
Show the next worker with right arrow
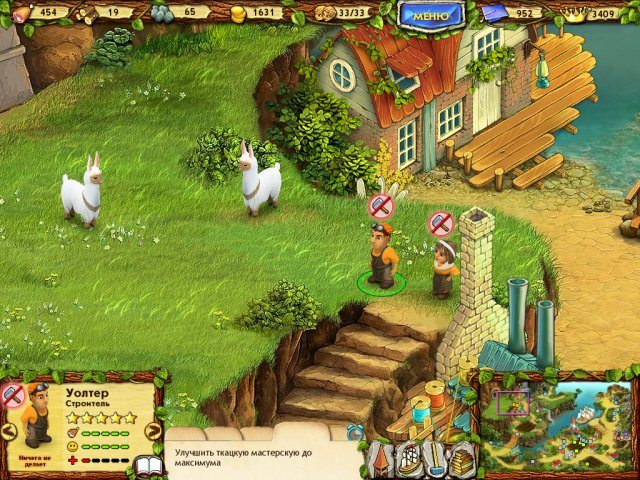pos(153,431)
